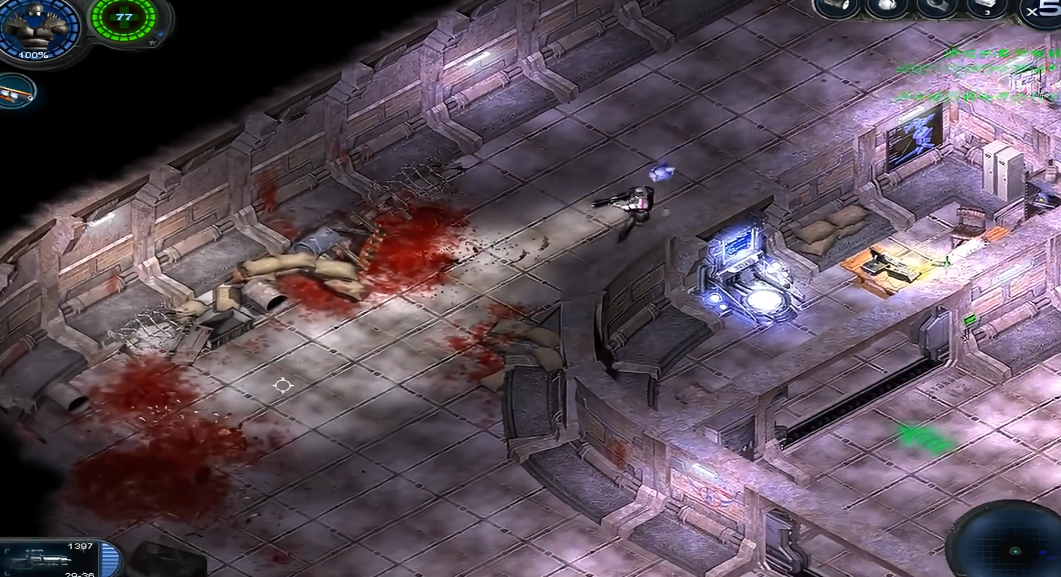Image resolution: width=1061 pixels, height=577 pixels.
Task: Click the small star icon beside the medkit gauge
Action: [150, 43]
